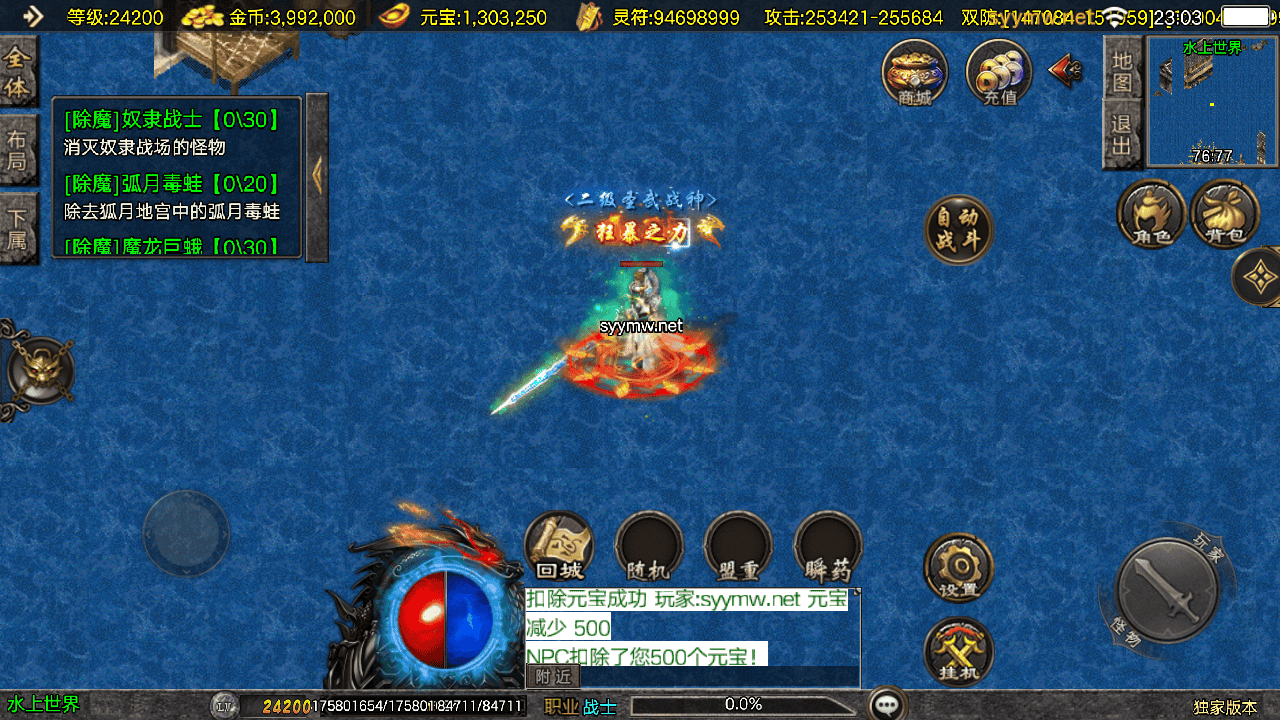Click the 退出 exit button
This screenshot has height=720, width=1280.
pyautogui.click(x=1122, y=135)
